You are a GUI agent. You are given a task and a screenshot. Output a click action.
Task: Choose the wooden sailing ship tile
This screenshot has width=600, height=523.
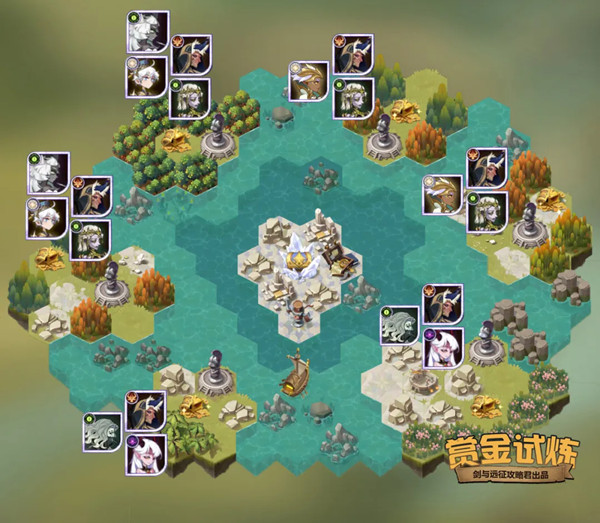click(x=296, y=376)
